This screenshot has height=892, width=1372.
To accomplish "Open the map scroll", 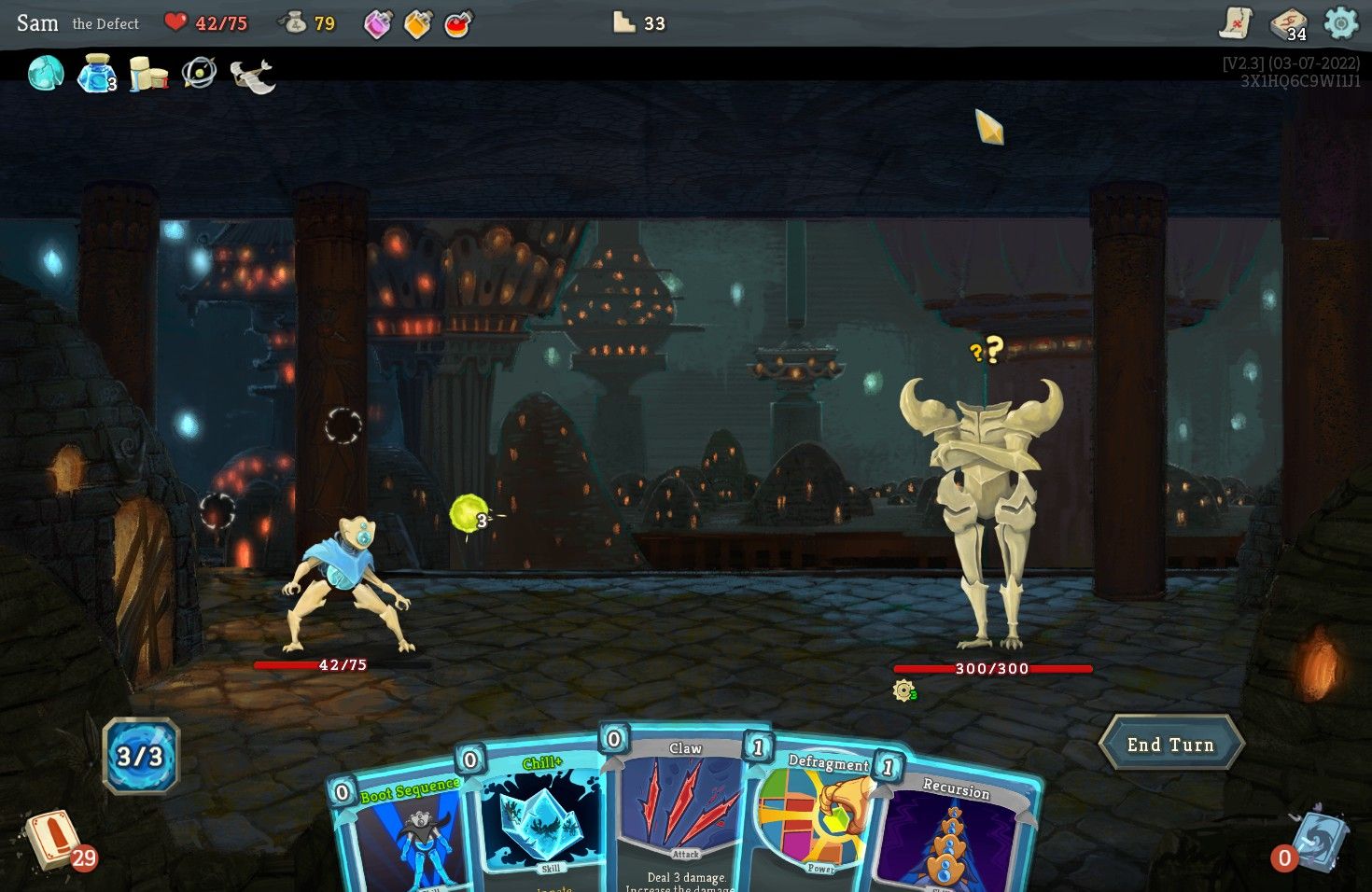I will (1236, 23).
